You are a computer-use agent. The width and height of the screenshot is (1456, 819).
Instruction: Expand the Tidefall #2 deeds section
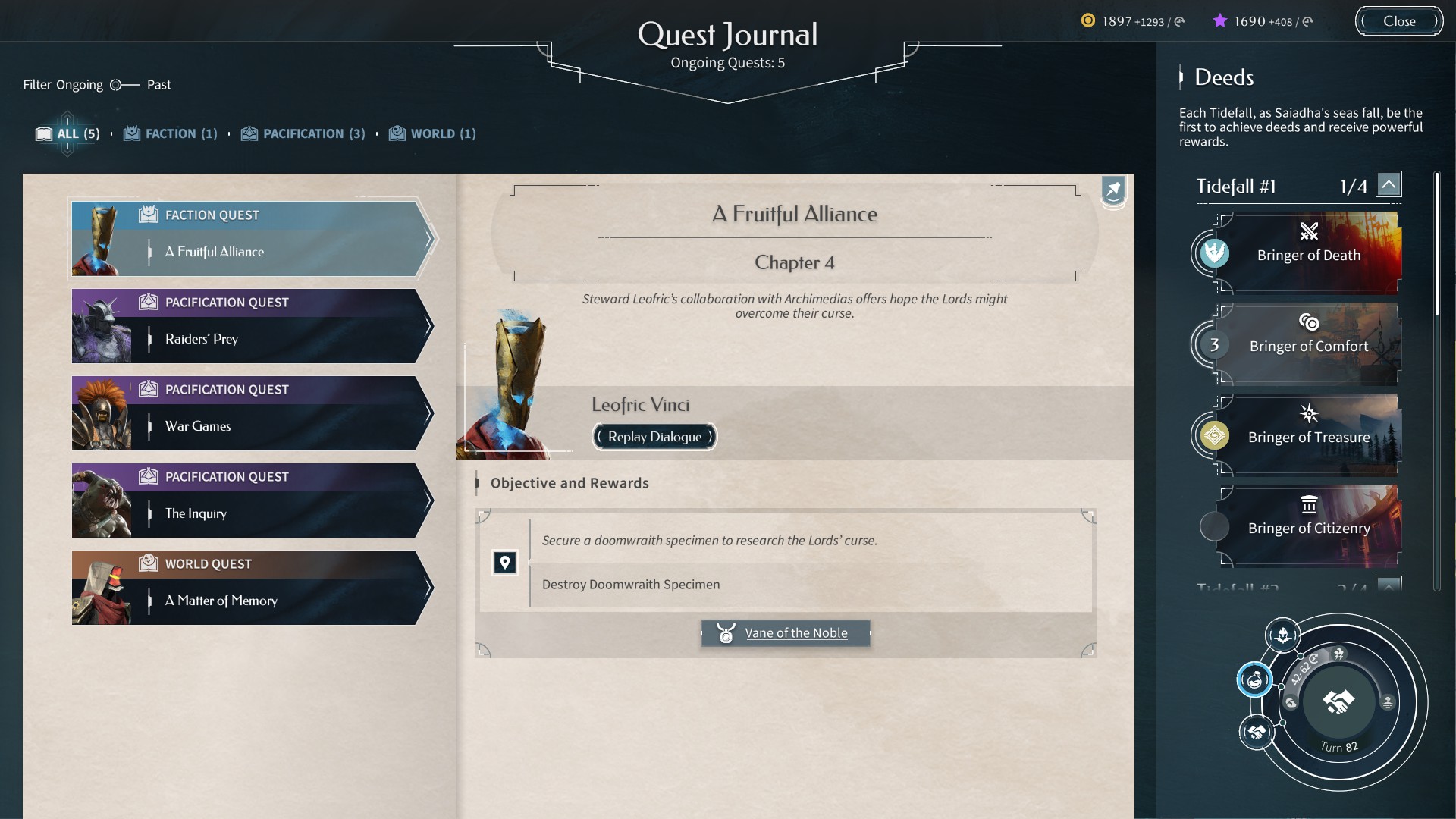[x=1389, y=585]
